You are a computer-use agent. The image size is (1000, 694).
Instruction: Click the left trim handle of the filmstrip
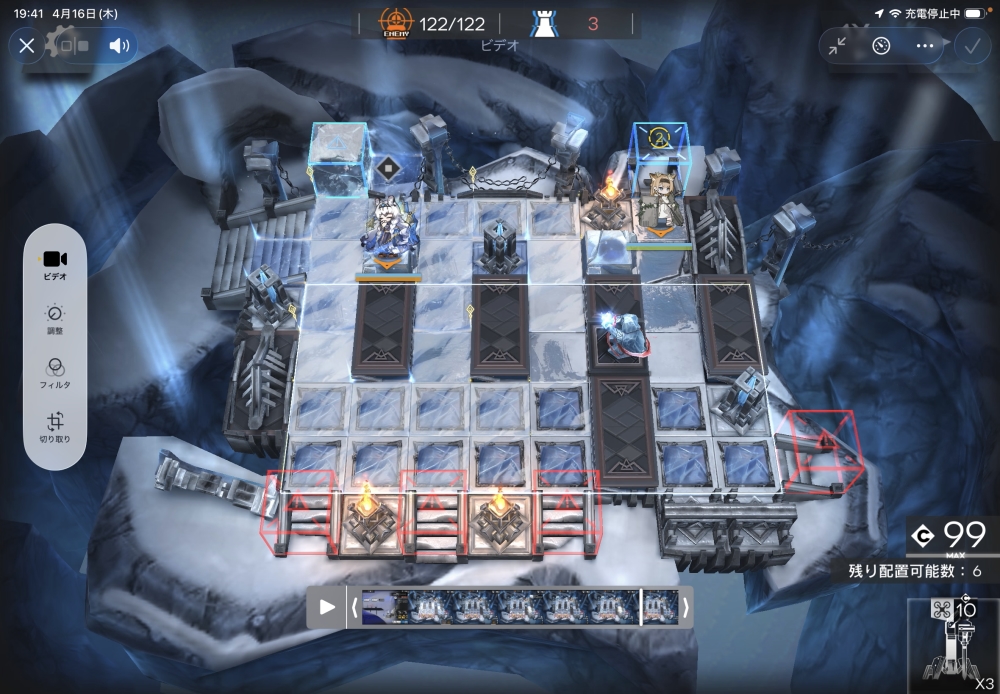[354, 607]
